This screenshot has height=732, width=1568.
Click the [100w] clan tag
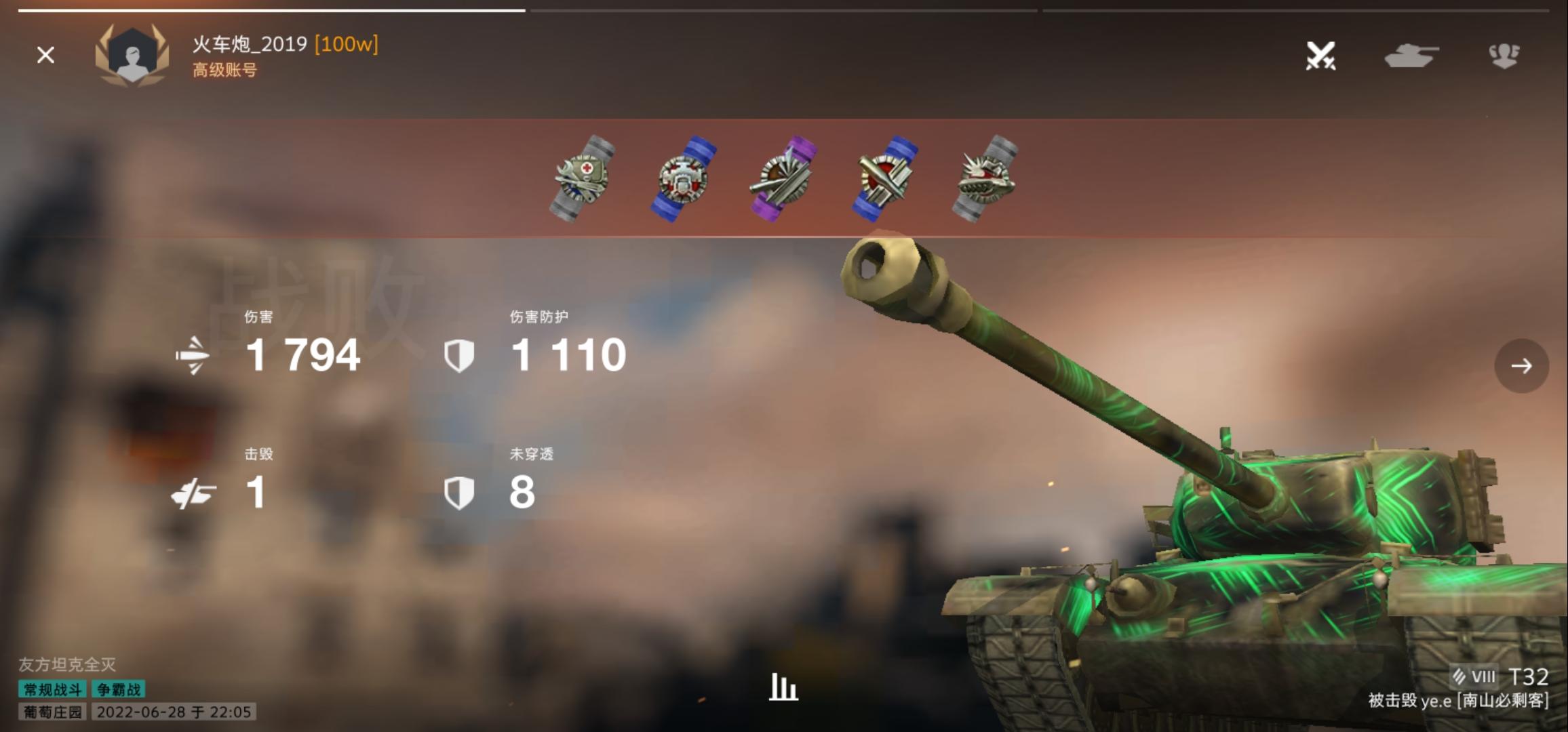[347, 45]
